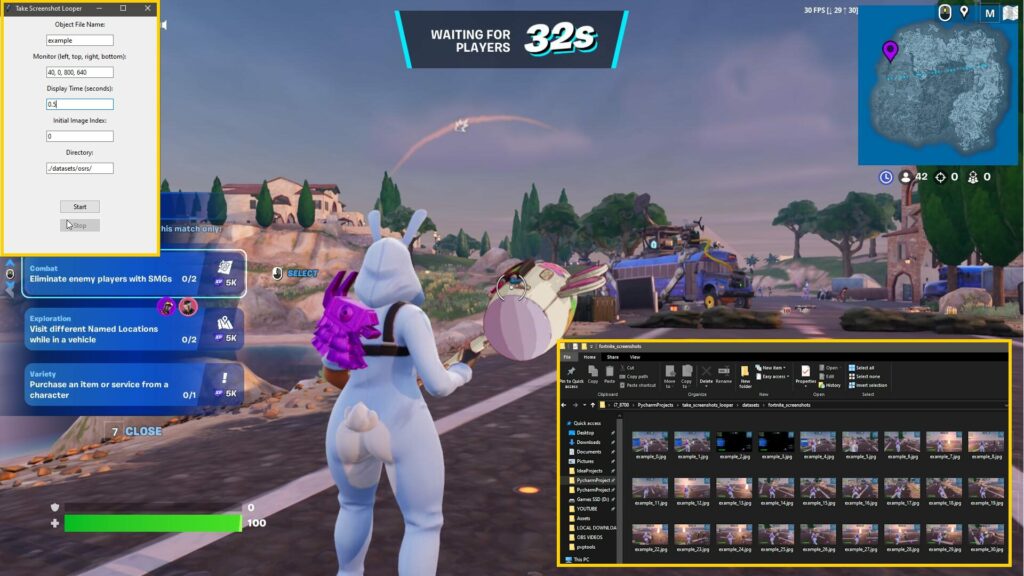1024x576 pixels.
Task: Open the Exploration Named Locations quest
Action: [120, 329]
